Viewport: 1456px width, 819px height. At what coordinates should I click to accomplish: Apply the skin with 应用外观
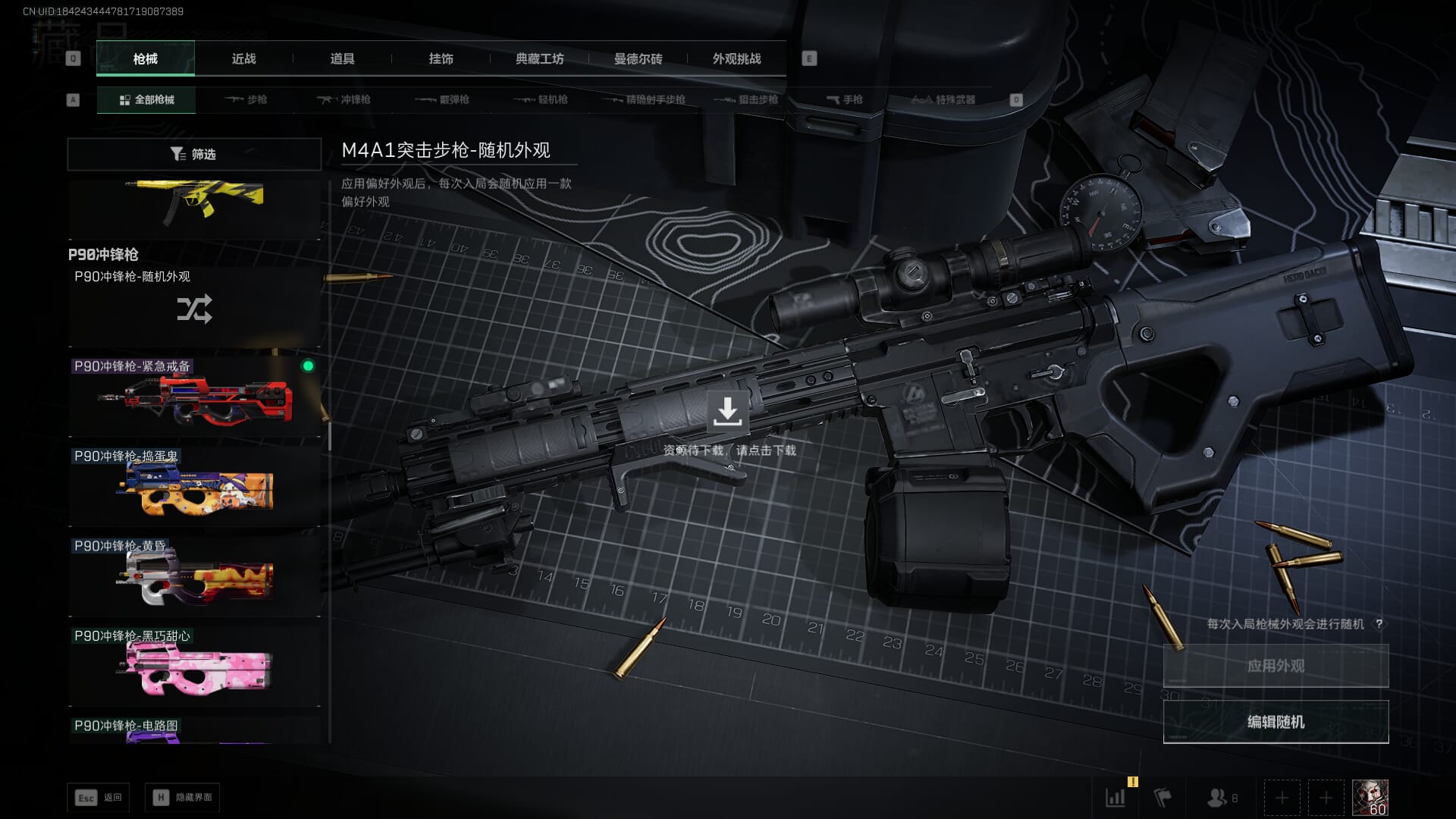[1276, 666]
